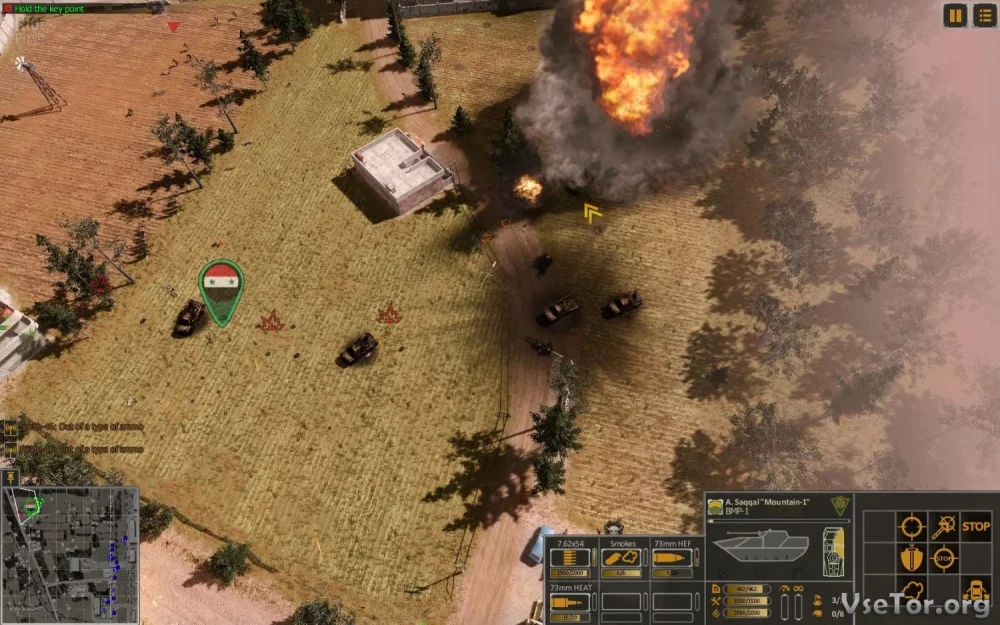Select the 7.62x54 machine gun ammo slot
Viewport: 1000px width, 625px height.
coord(572,558)
